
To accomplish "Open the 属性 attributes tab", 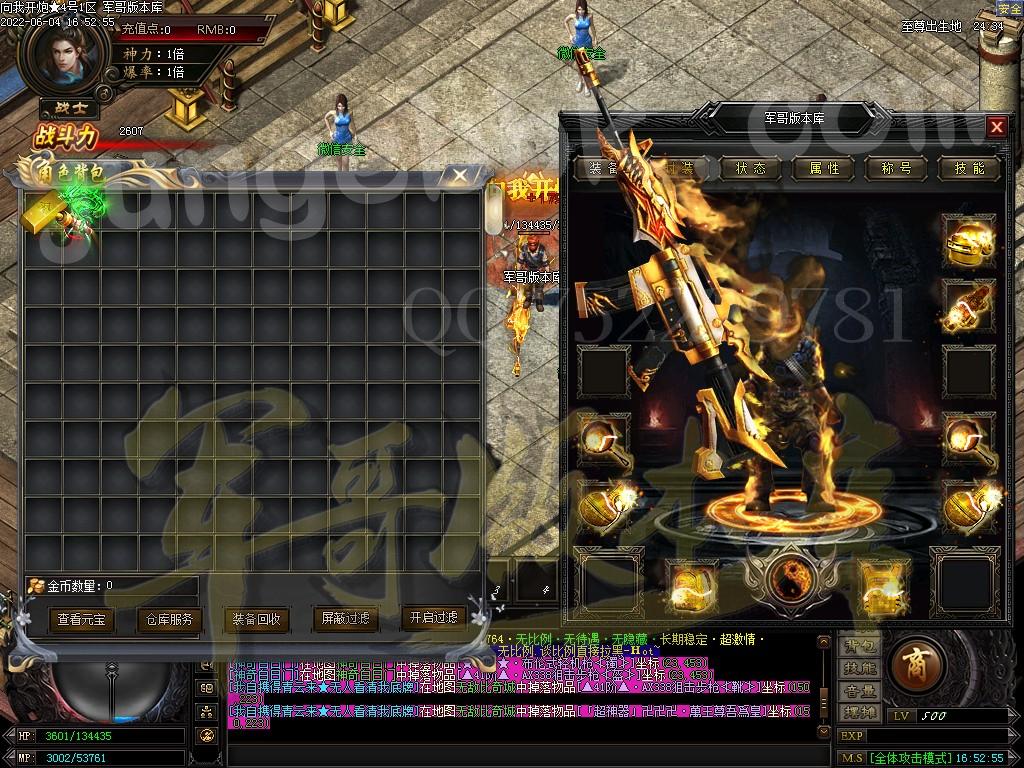I will point(824,168).
